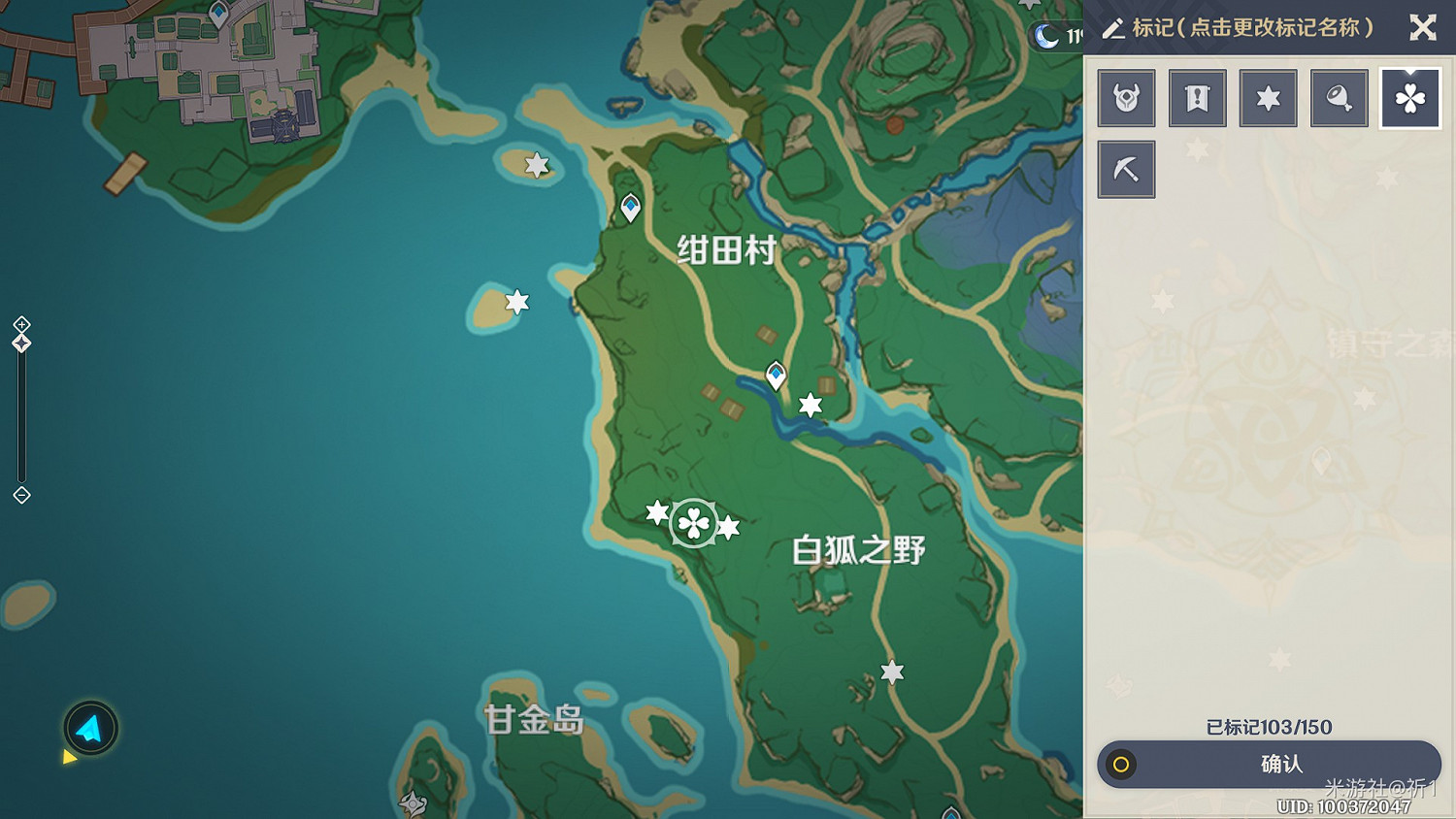Image resolution: width=1456 pixels, height=819 pixels.
Task: Click the 白狐之野 region label
Action: click(858, 548)
